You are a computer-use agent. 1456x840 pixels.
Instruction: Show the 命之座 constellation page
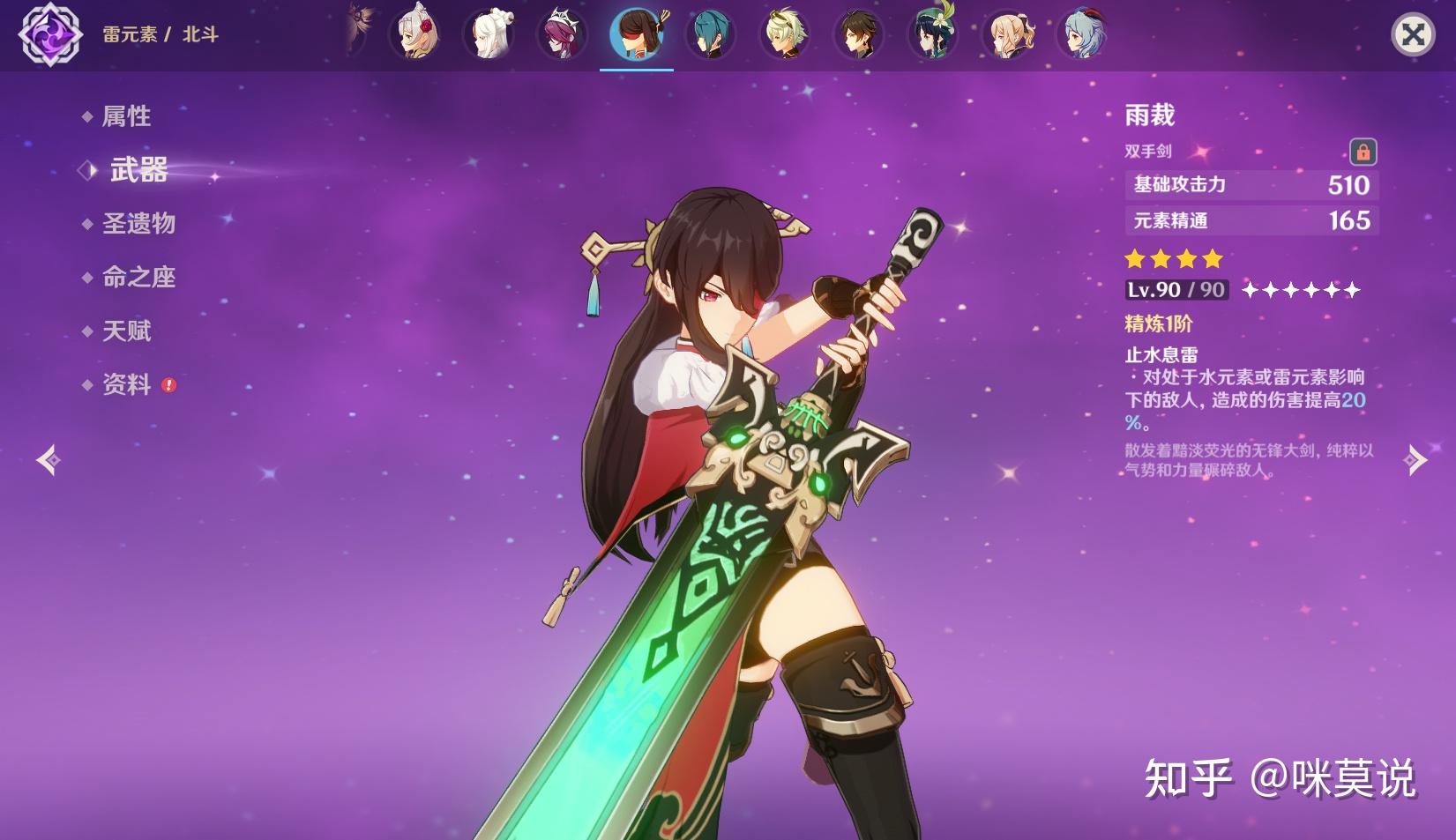(138, 278)
